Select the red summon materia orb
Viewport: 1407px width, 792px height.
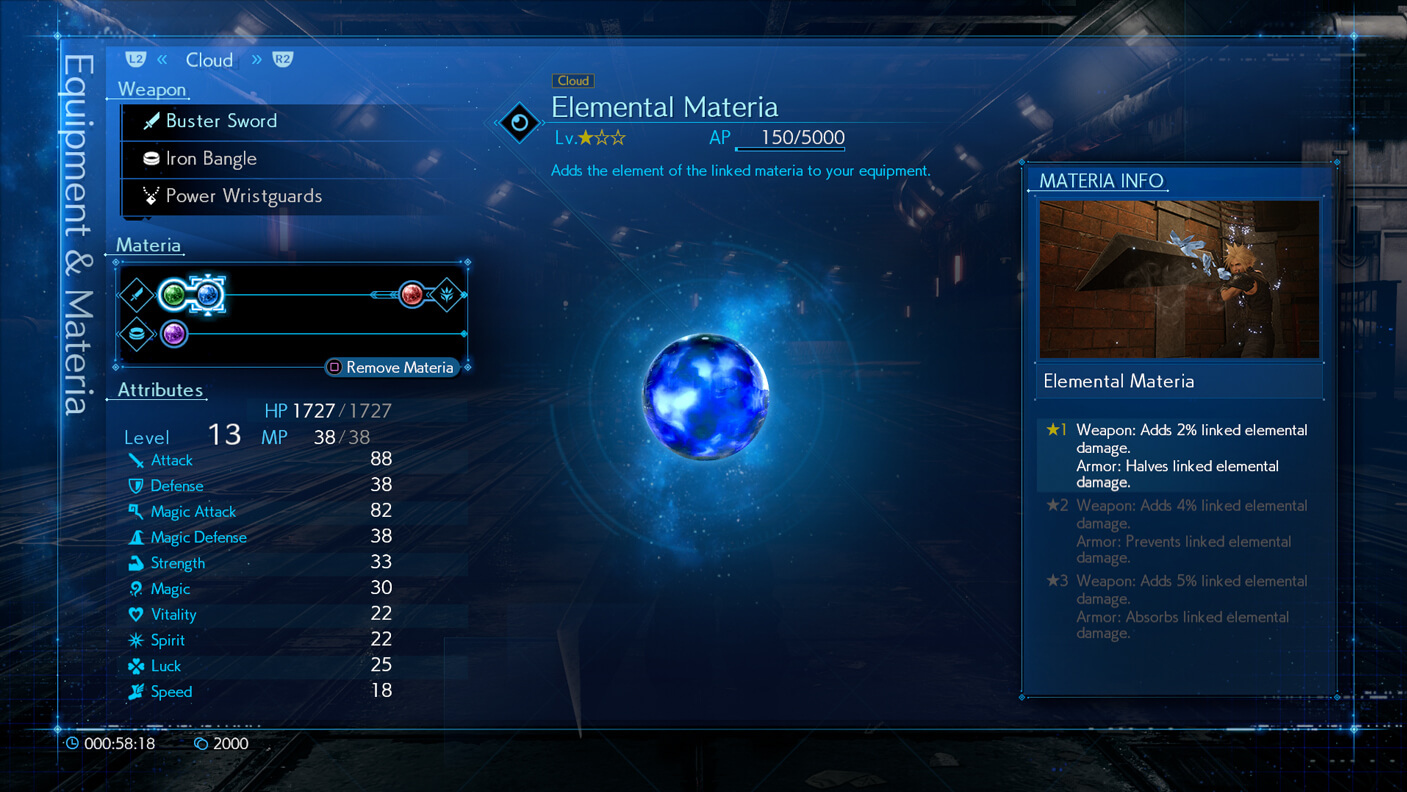(x=411, y=294)
